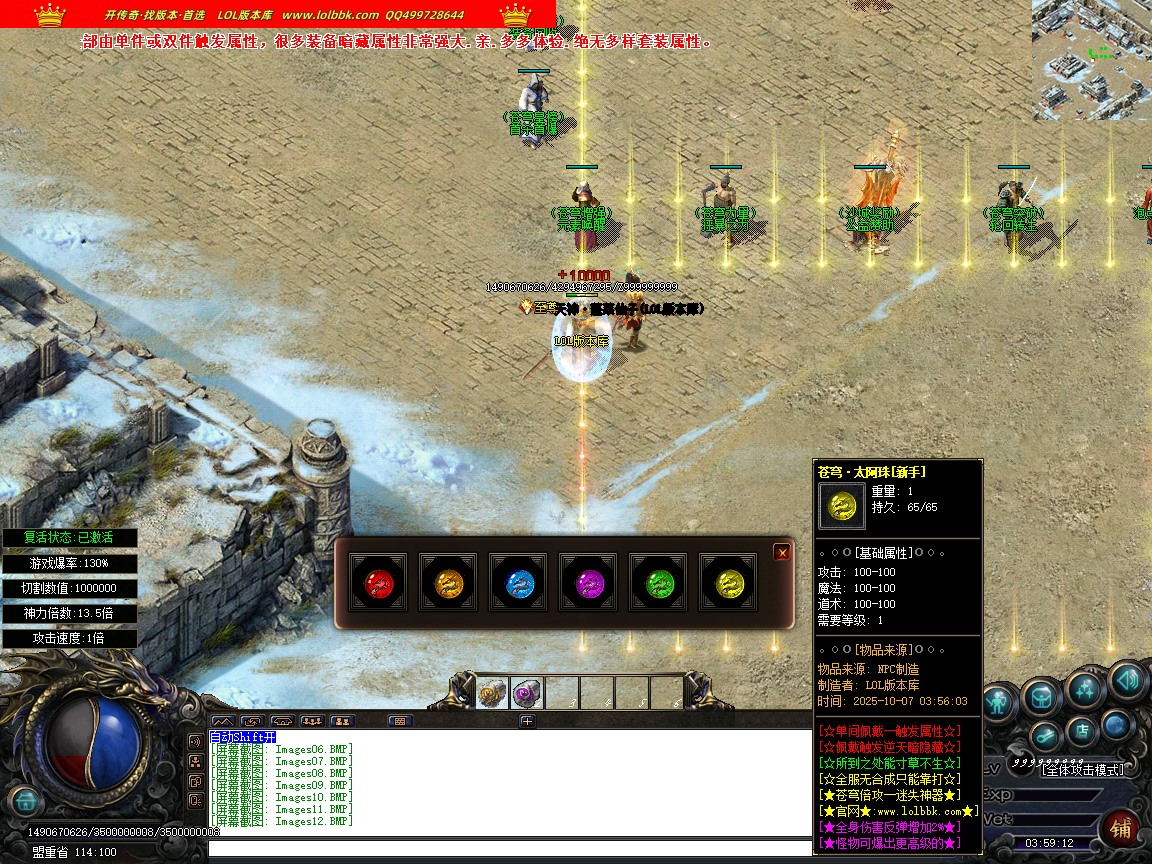
Task: Toggle the sound speaker round button
Action: coord(1126,680)
